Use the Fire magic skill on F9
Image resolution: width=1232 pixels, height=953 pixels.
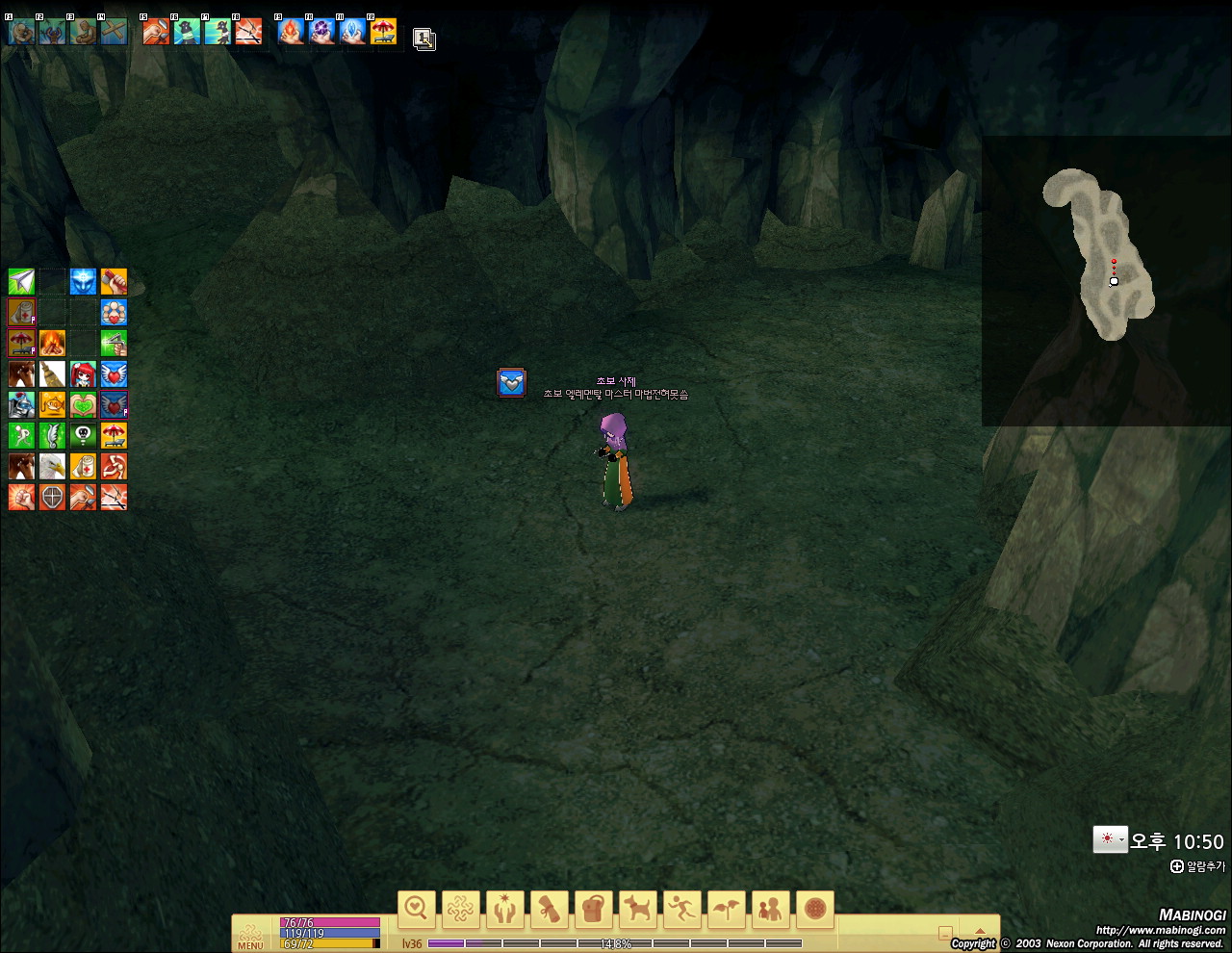tap(291, 32)
